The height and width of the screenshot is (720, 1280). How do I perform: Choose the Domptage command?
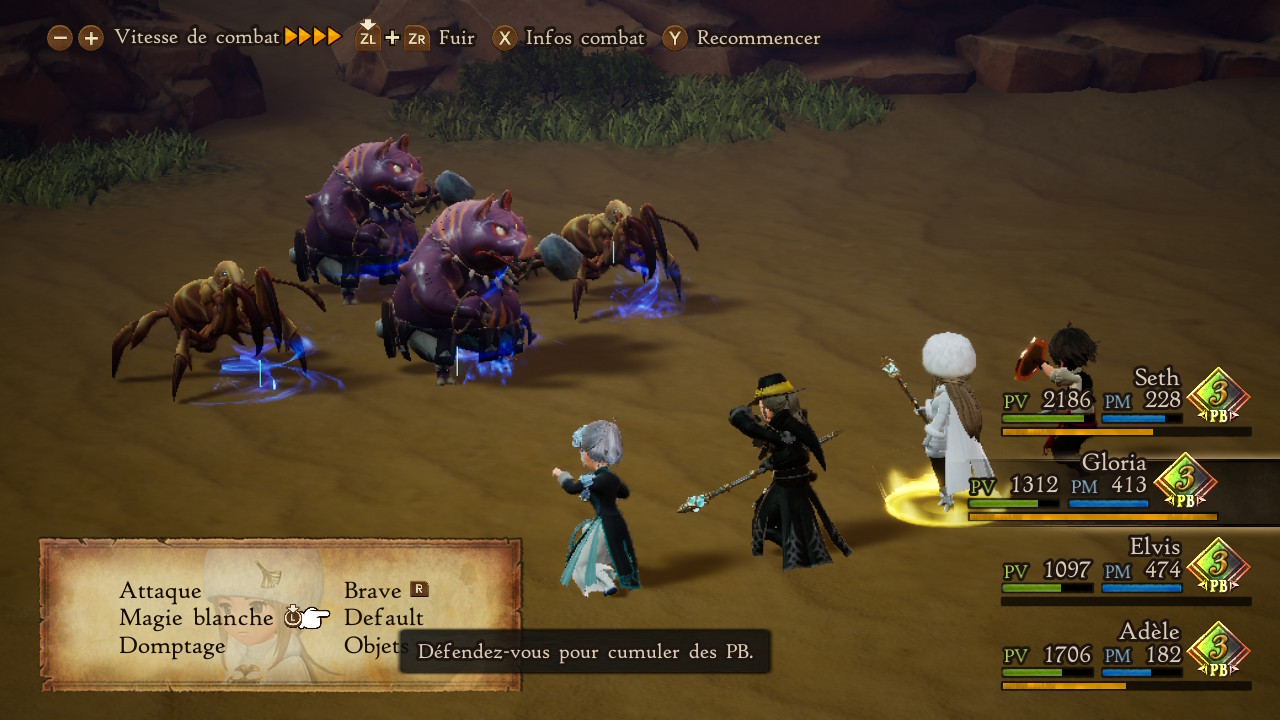(174, 645)
